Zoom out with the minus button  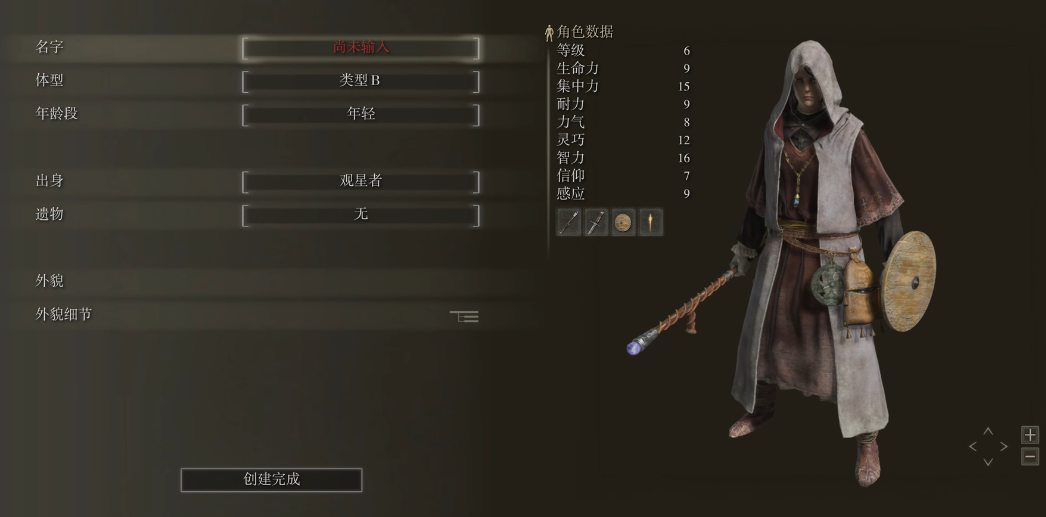click(x=1030, y=457)
